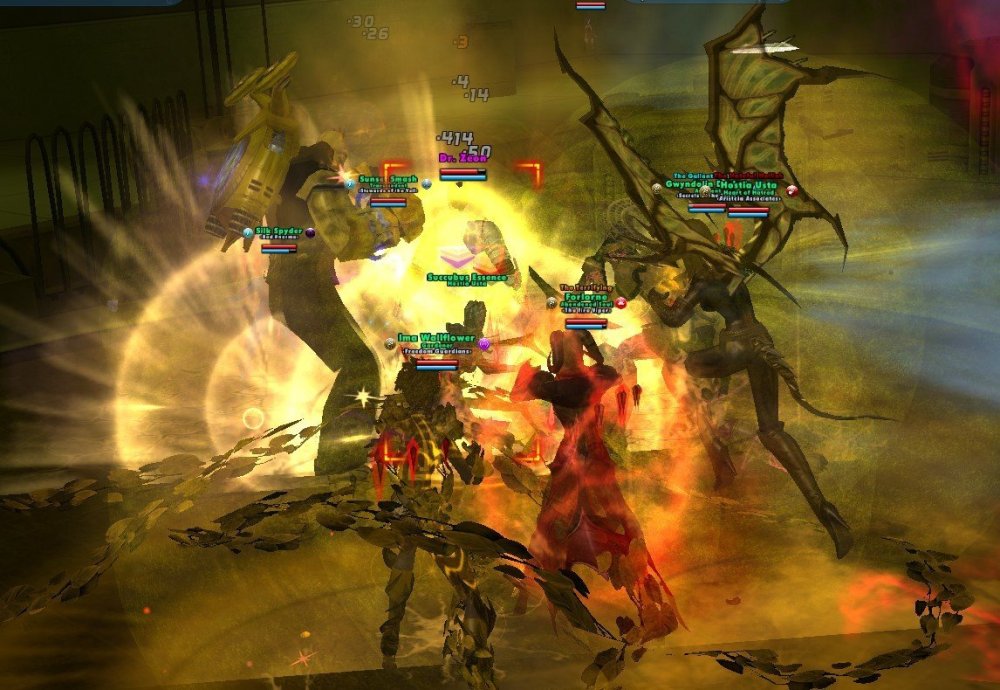Image resolution: width=1000 pixels, height=690 pixels.
Task: Select Ima Wallflower's nameplate
Action: point(436,338)
